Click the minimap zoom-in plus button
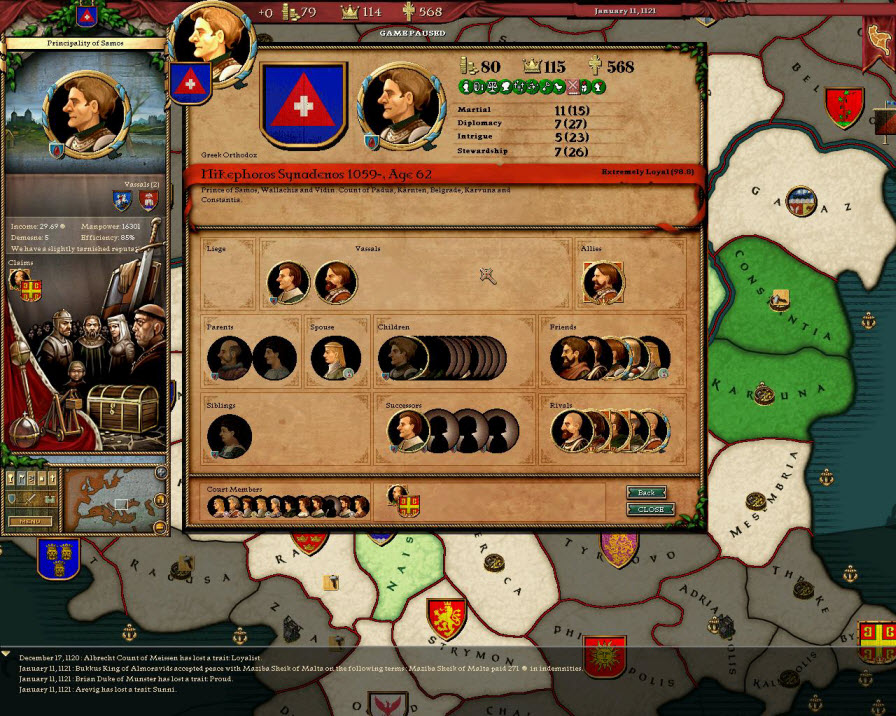Screen dimensions: 896x716 (x=160, y=473)
